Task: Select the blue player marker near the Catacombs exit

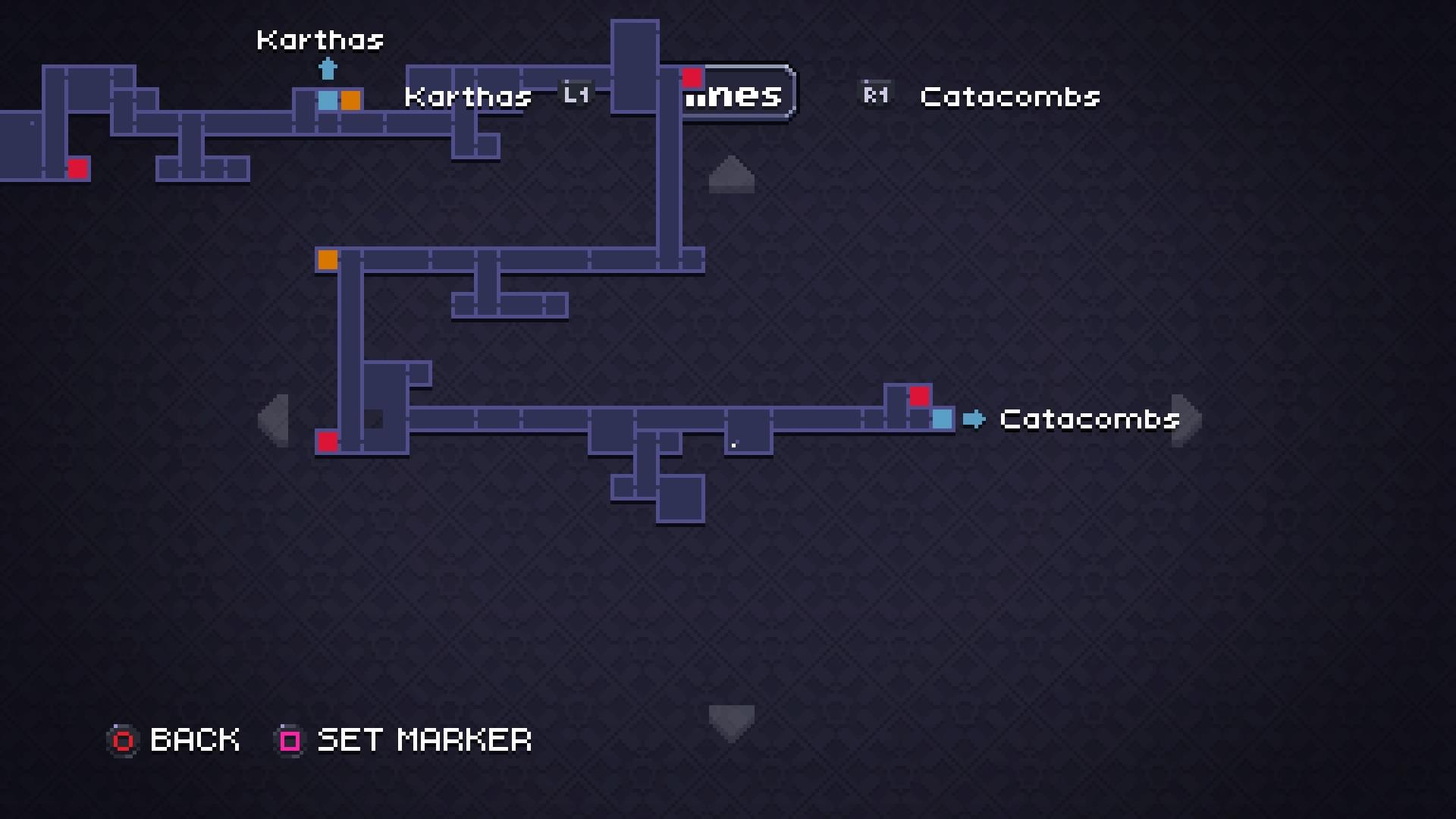Action: (942, 418)
